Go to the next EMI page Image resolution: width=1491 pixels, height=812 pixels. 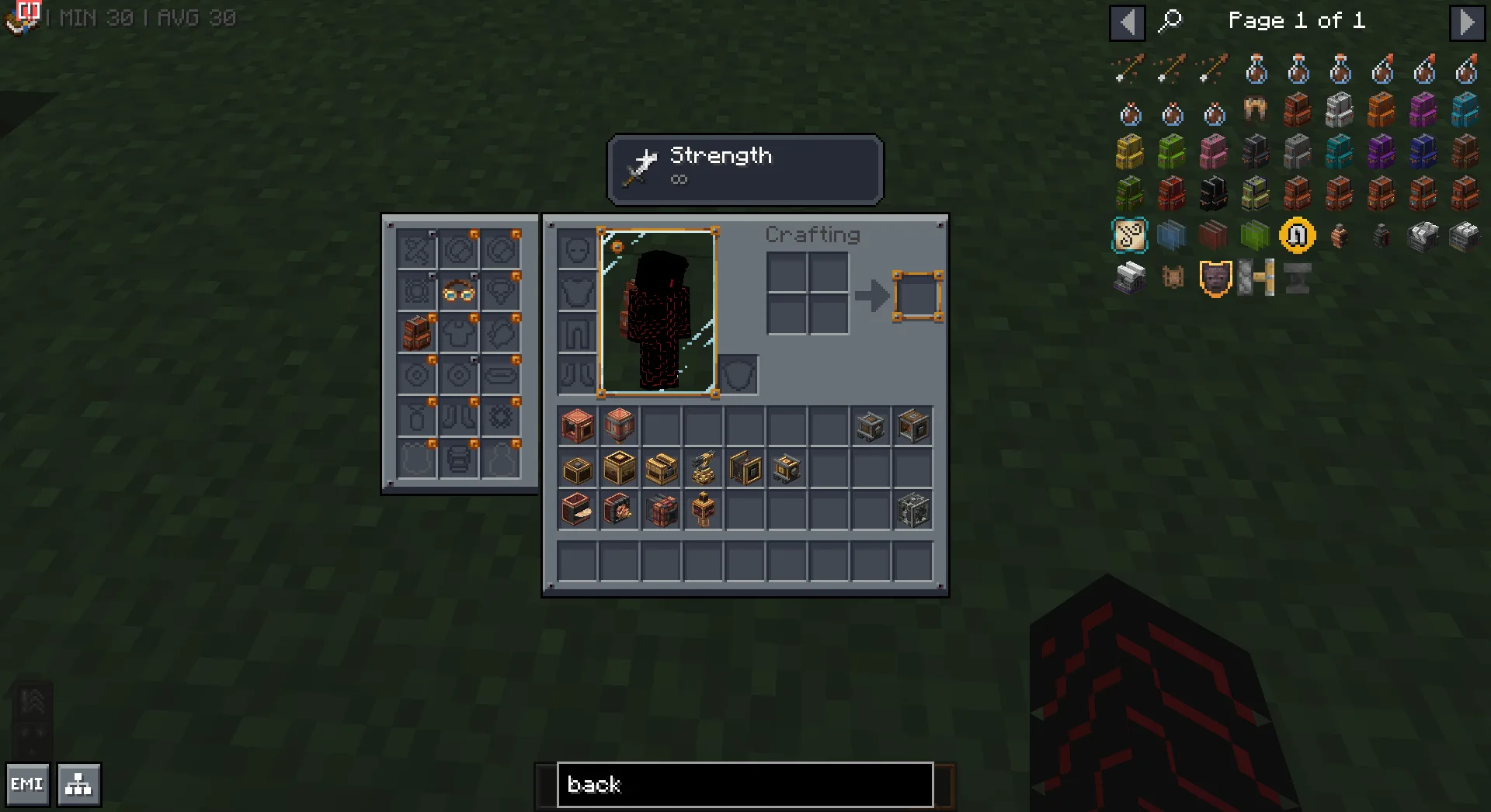(1466, 23)
